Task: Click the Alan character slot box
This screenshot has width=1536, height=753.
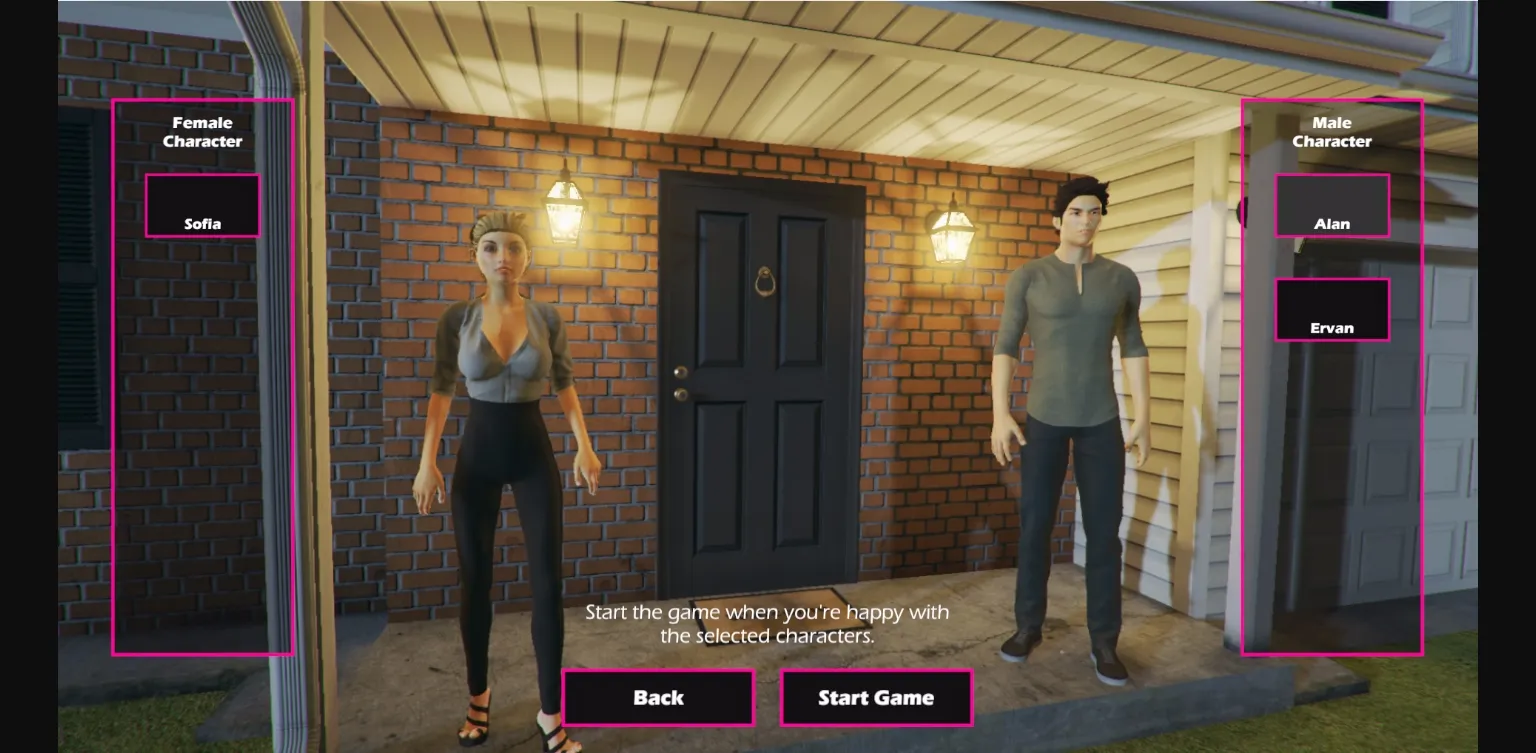Action: click(x=1332, y=205)
